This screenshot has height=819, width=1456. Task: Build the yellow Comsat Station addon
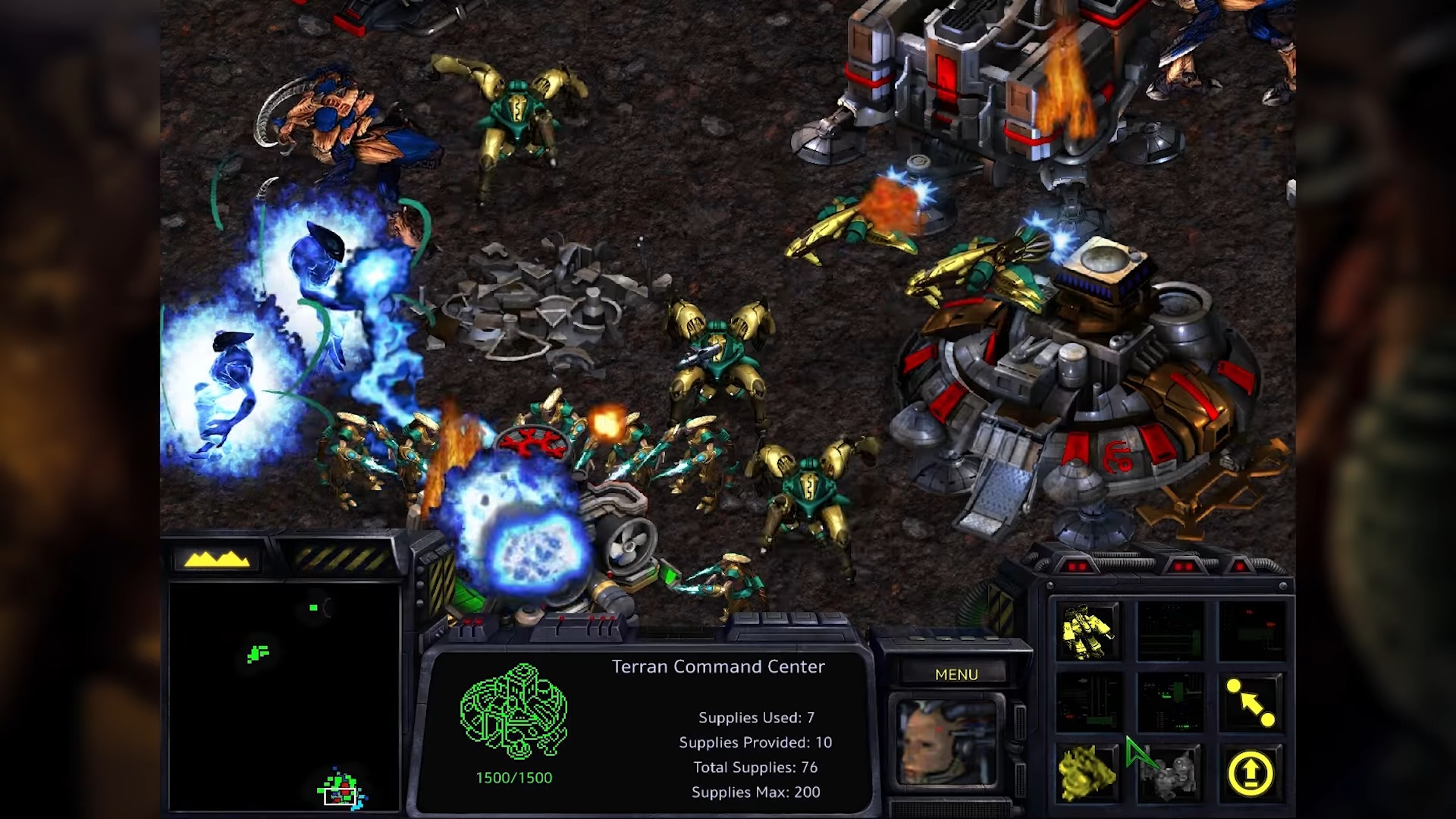(1087, 773)
